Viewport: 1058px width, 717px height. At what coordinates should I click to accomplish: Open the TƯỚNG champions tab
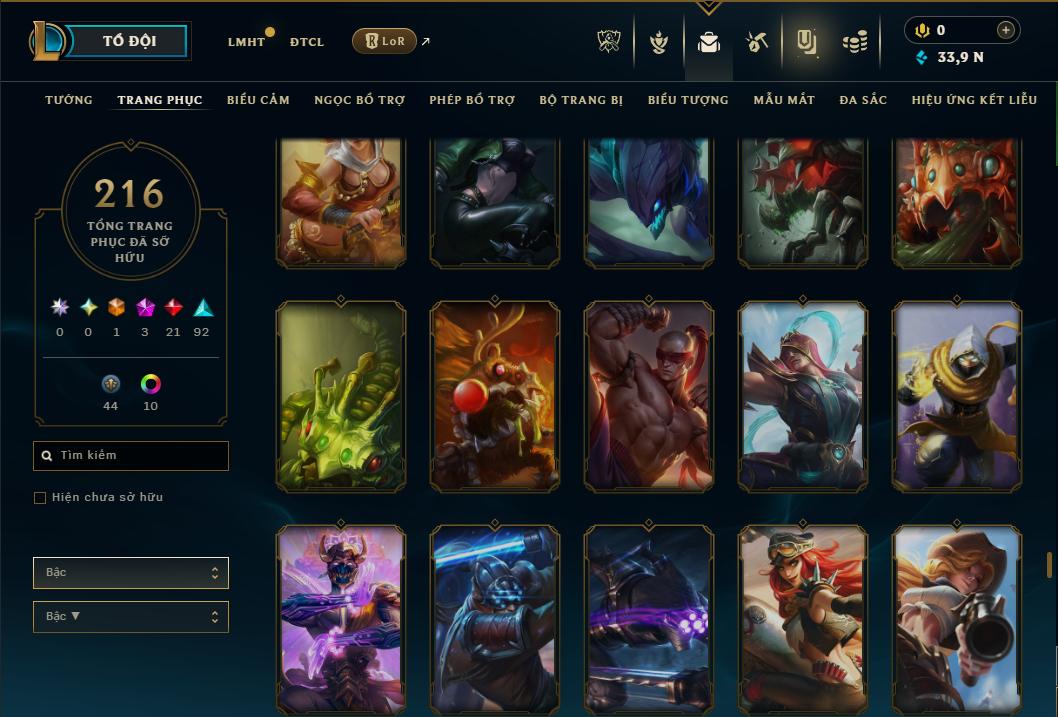click(x=69, y=100)
